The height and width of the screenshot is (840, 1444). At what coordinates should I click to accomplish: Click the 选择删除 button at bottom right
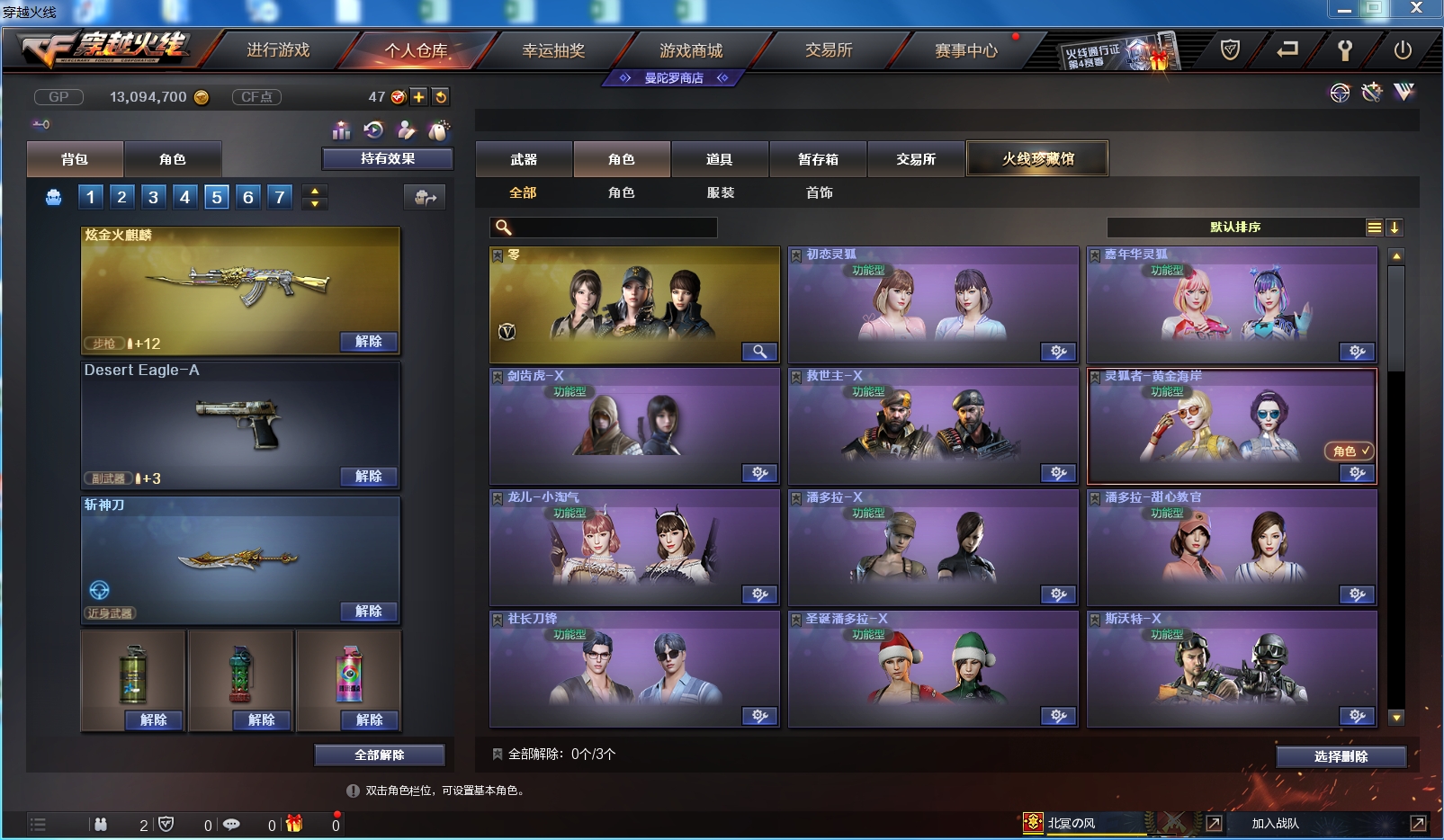coord(1341,757)
